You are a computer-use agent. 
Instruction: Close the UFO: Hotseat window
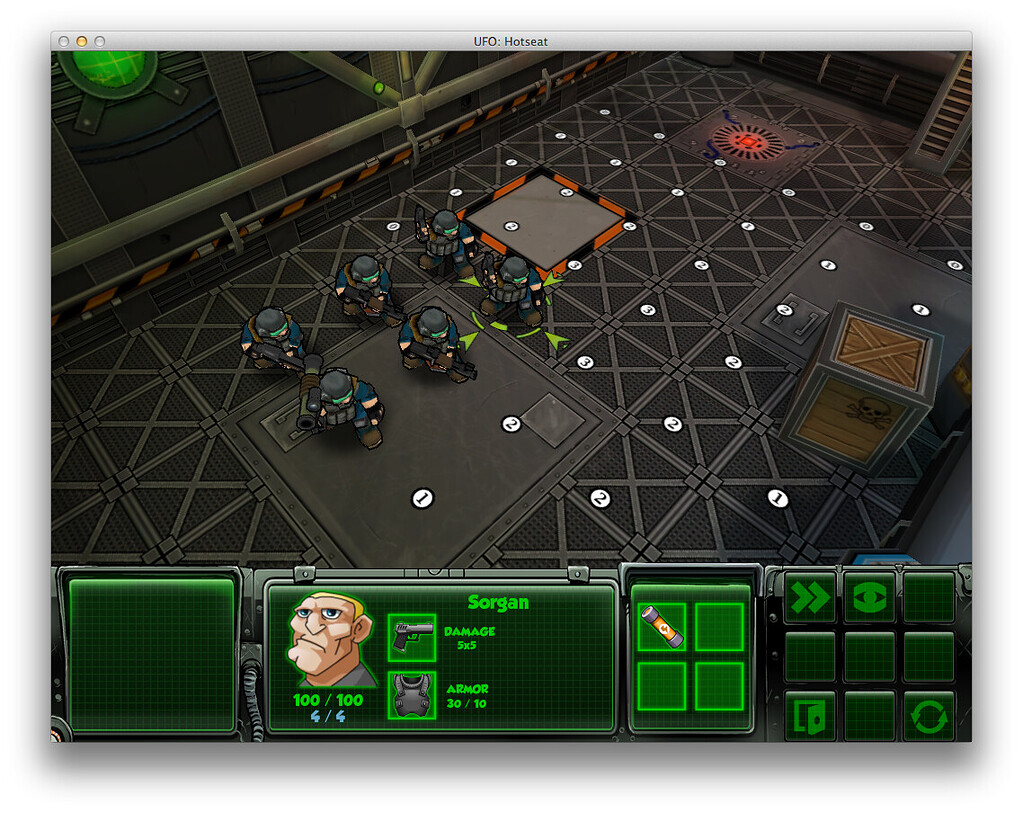point(64,41)
